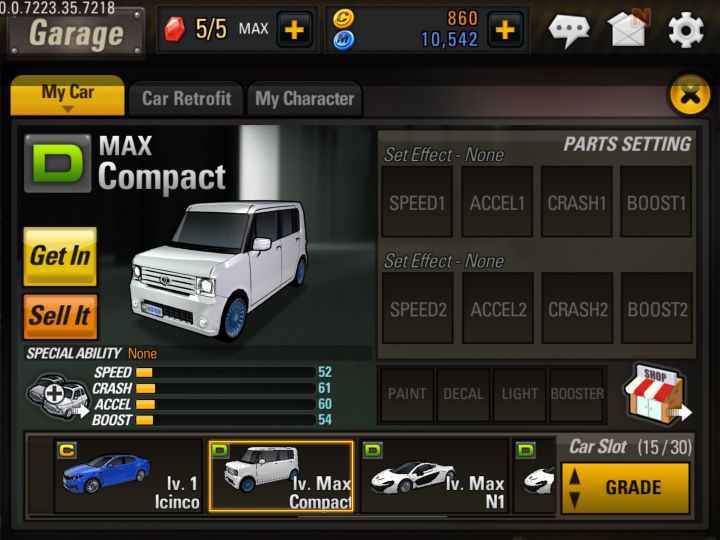
Task: Go back via the Garage button
Action: [x=75, y=32]
